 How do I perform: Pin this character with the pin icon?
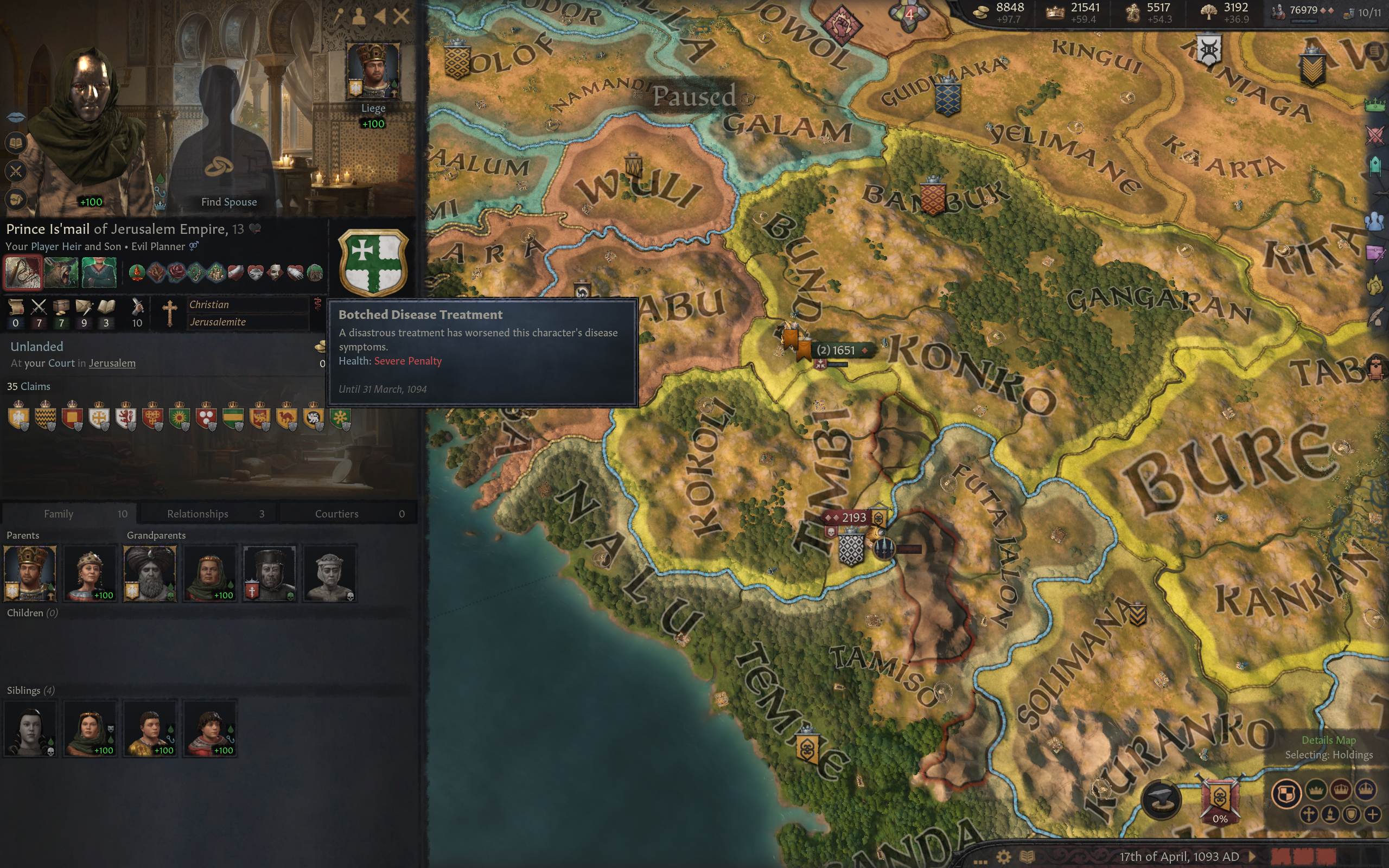pyautogui.click(x=339, y=16)
